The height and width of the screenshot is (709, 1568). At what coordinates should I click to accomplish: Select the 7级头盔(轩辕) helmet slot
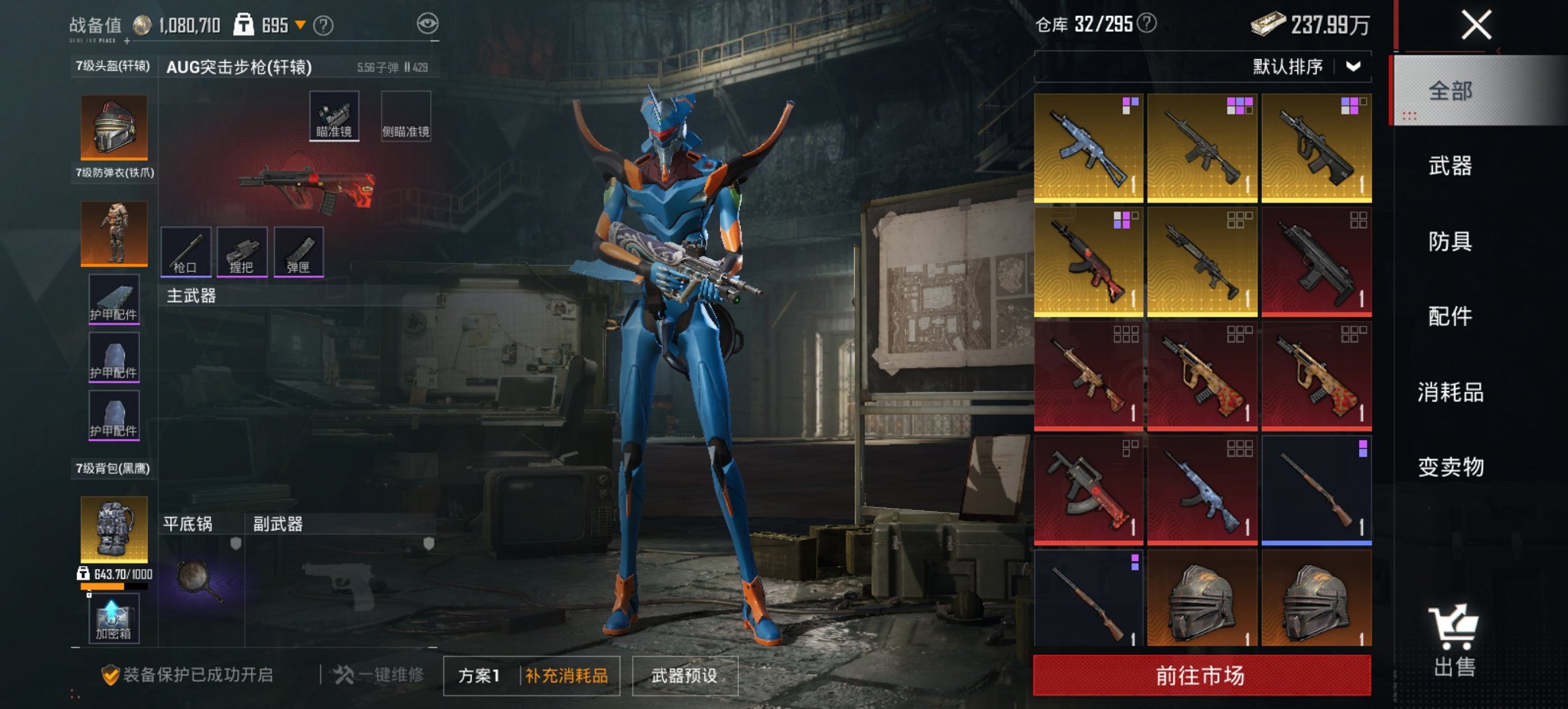(x=113, y=126)
